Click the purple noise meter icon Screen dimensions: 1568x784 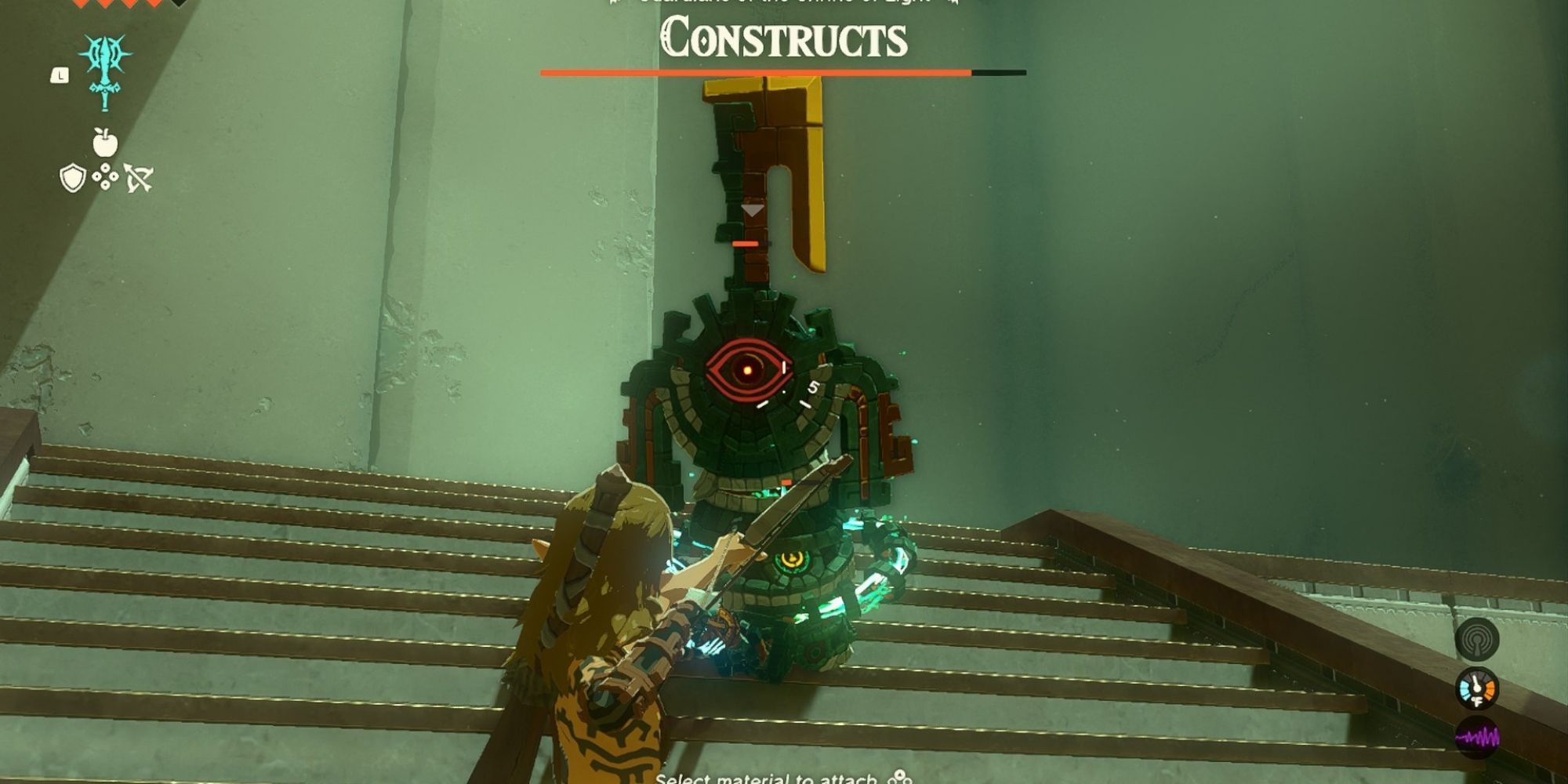[1479, 737]
